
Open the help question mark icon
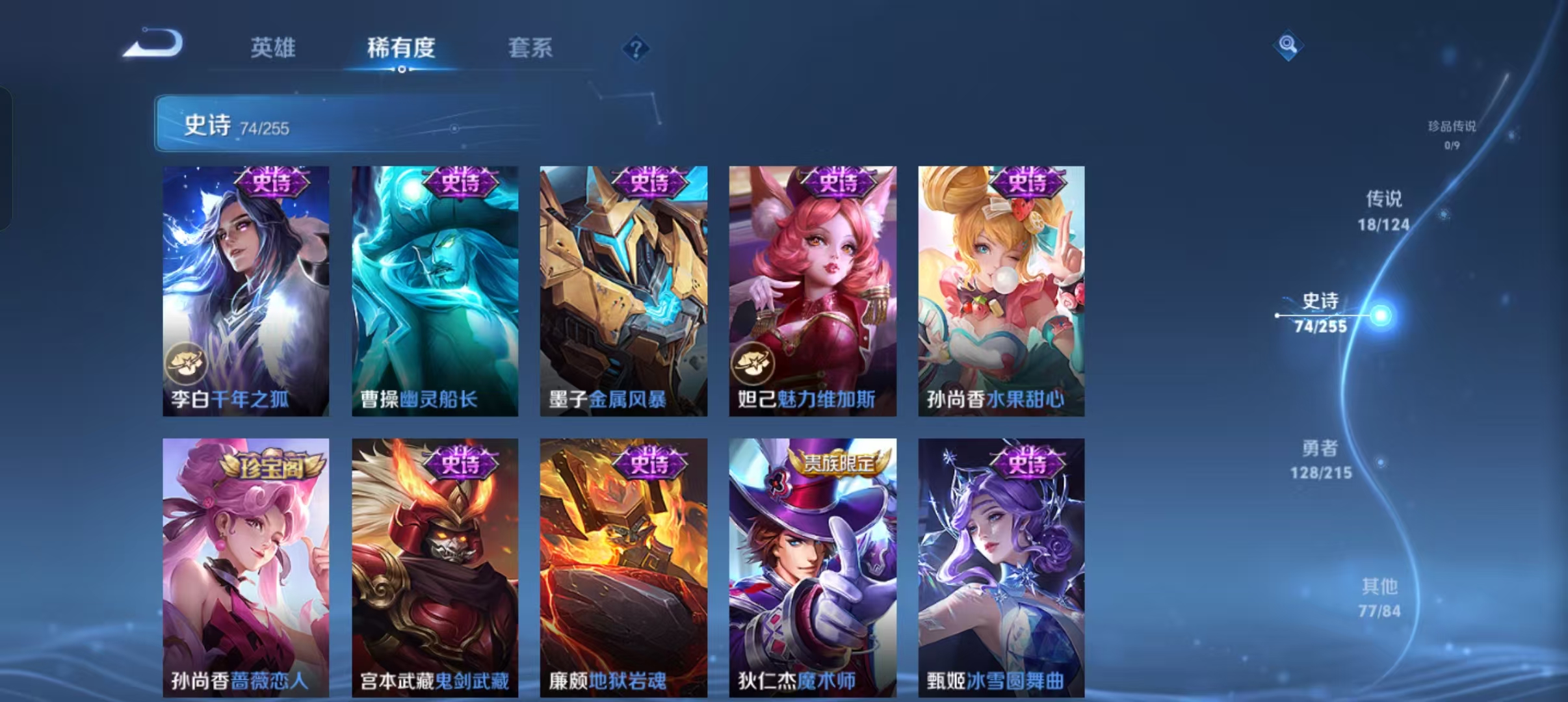point(636,49)
